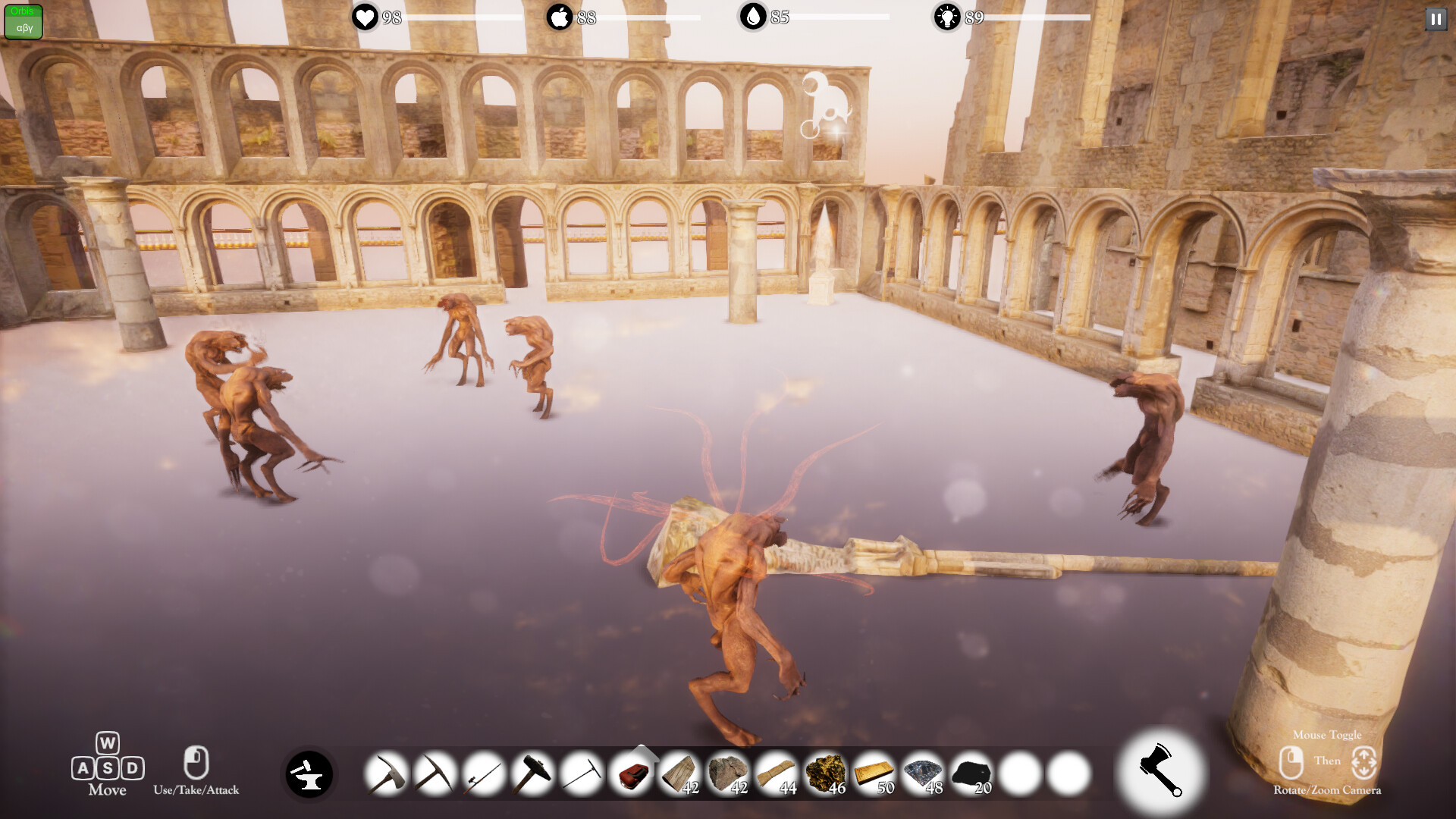Select the hoe tool slot
The image size is (1456, 819).
tap(582, 774)
